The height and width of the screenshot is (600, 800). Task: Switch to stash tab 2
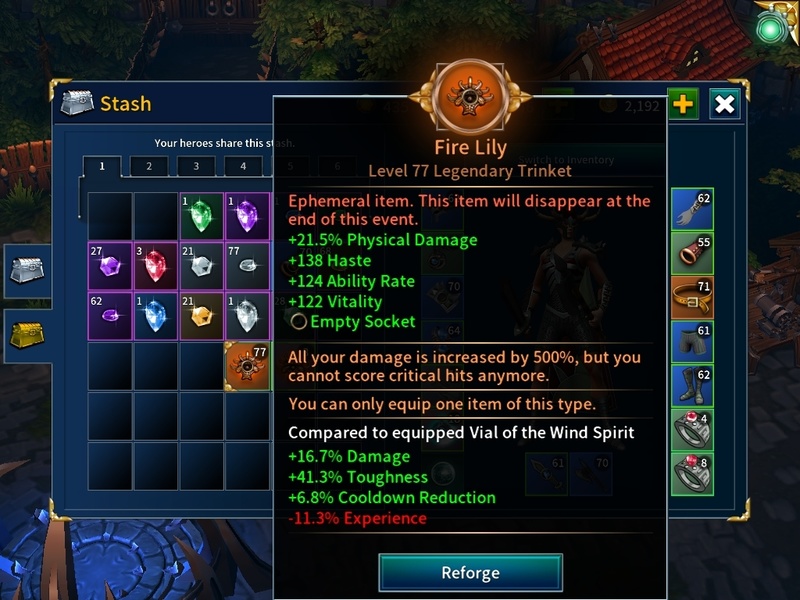[x=149, y=167]
